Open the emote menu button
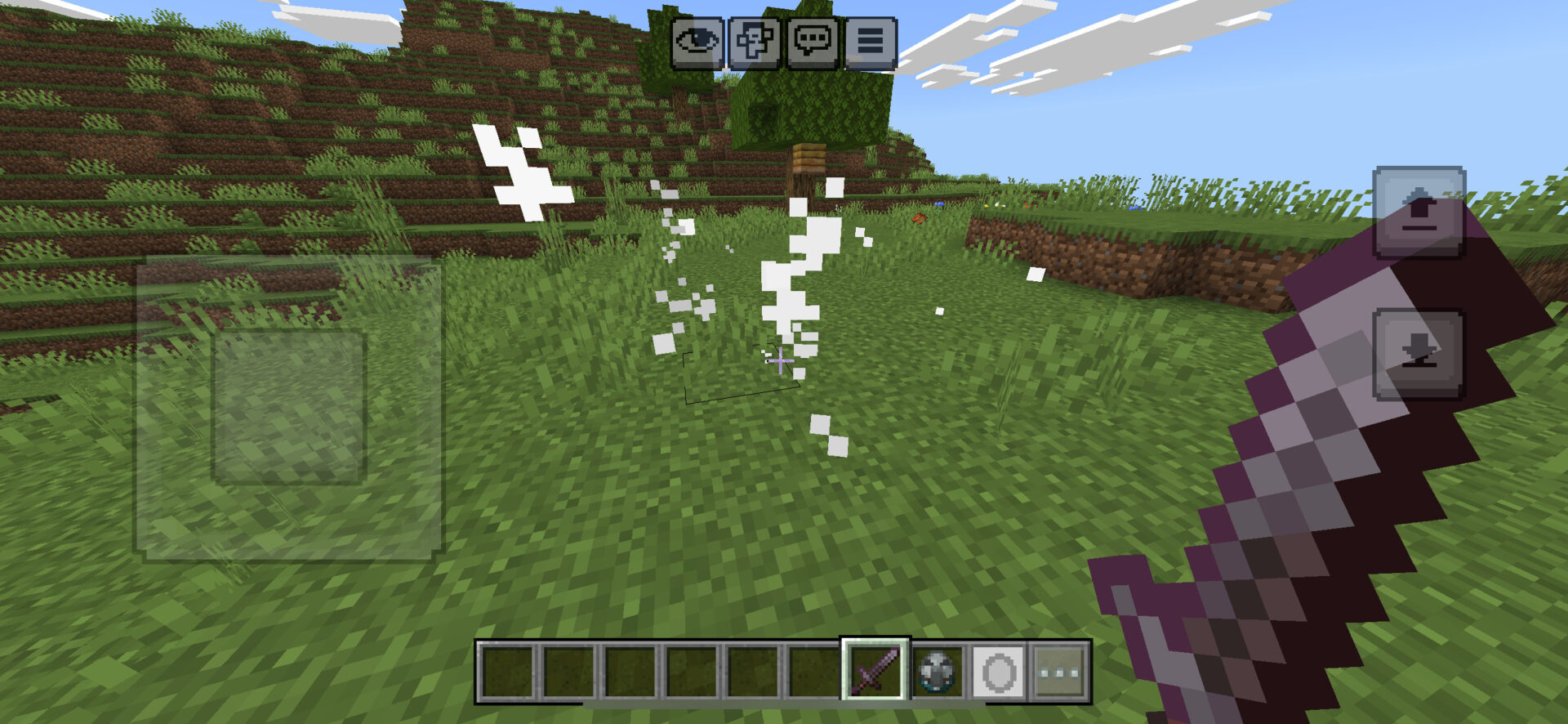This screenshot has width=1568, height=724. (x=754, y=42)
